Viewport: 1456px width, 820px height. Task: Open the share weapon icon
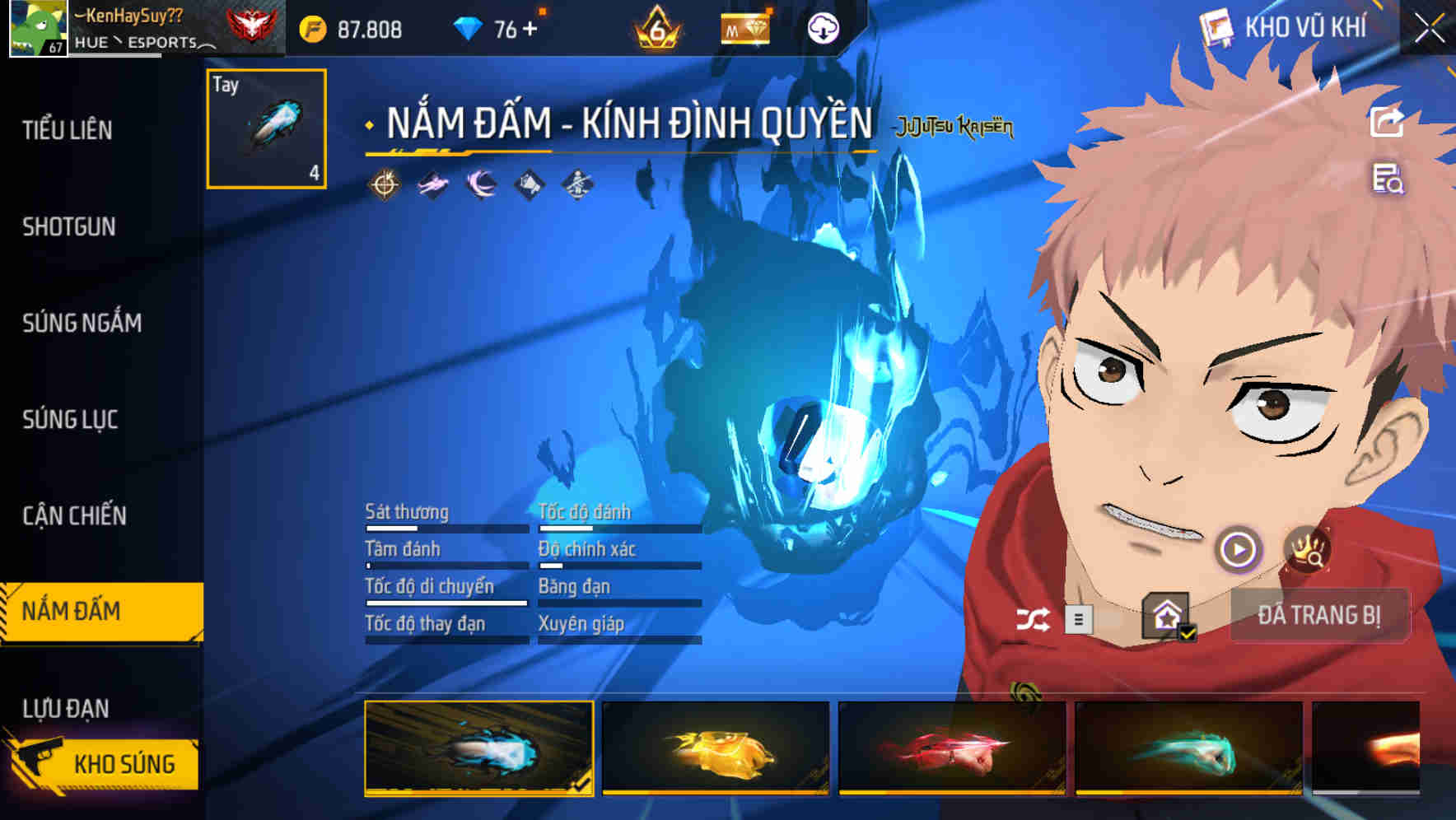(x=1387, y=122)
